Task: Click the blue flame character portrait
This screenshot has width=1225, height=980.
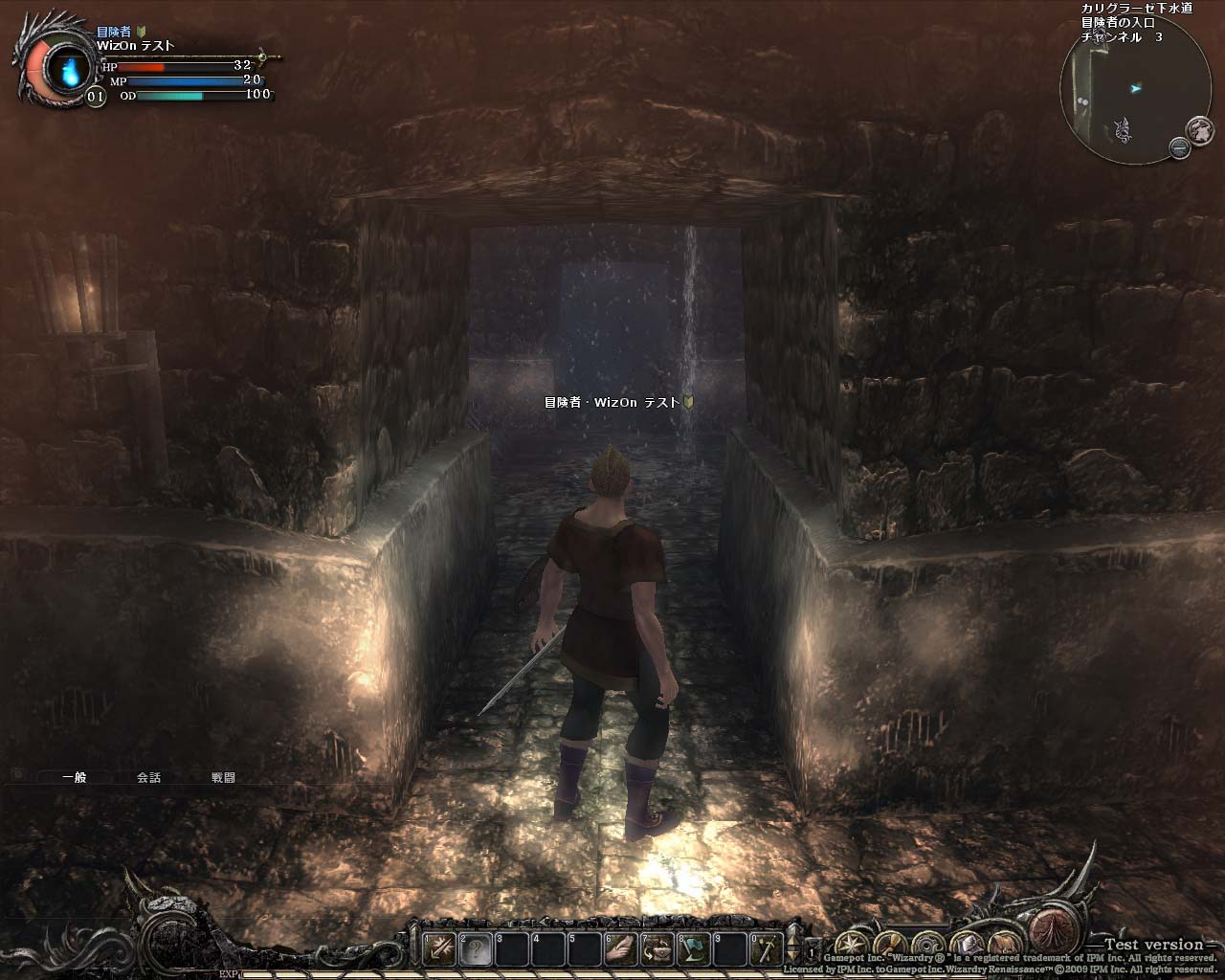Action: [x=68, y=69]
